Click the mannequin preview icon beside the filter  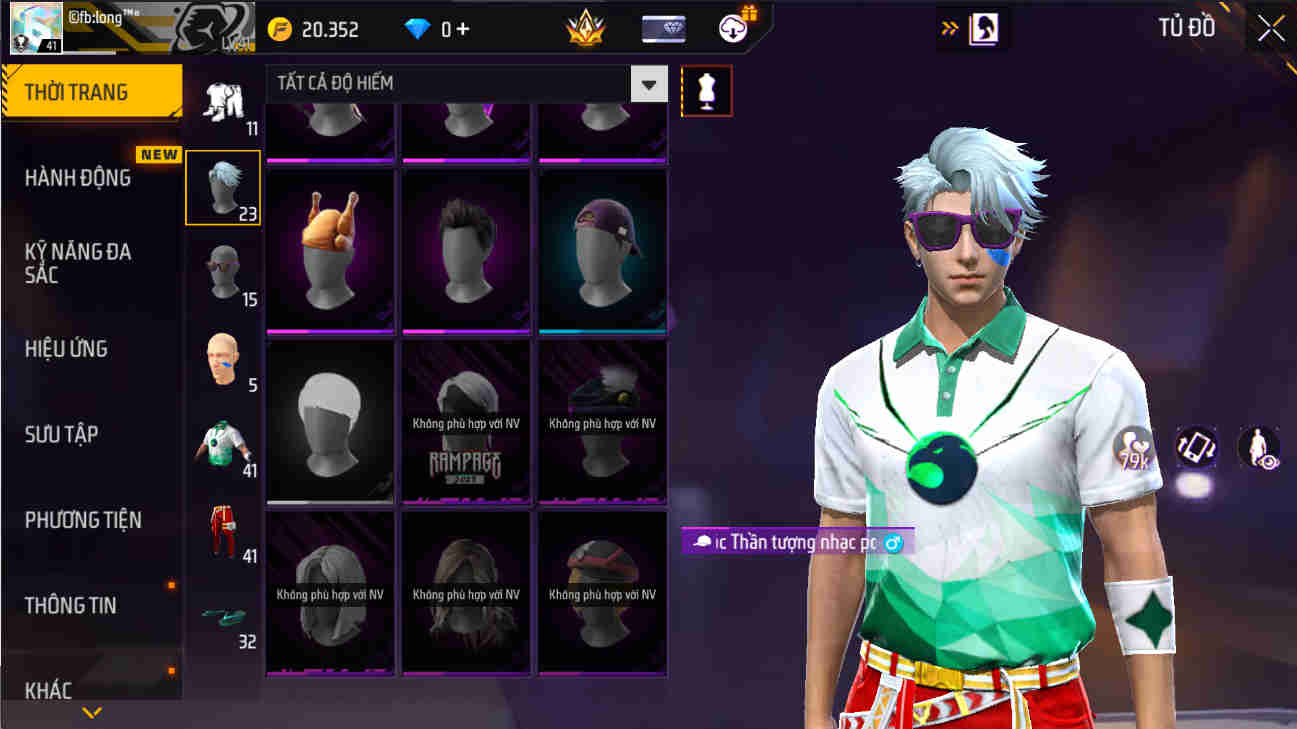point(706,90)
